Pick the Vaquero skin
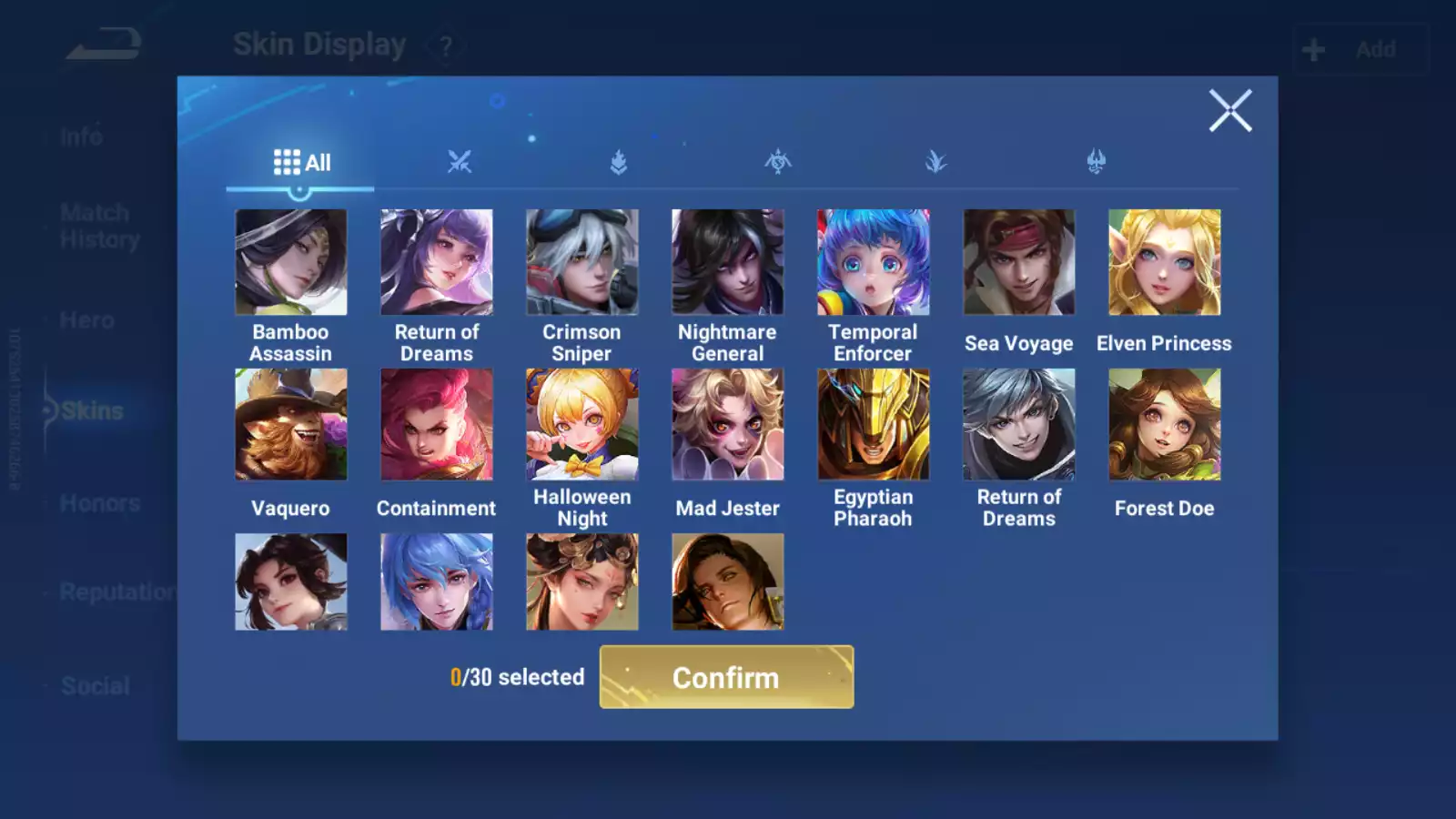This screenshot has height=819, width=1456. (290, 424)
